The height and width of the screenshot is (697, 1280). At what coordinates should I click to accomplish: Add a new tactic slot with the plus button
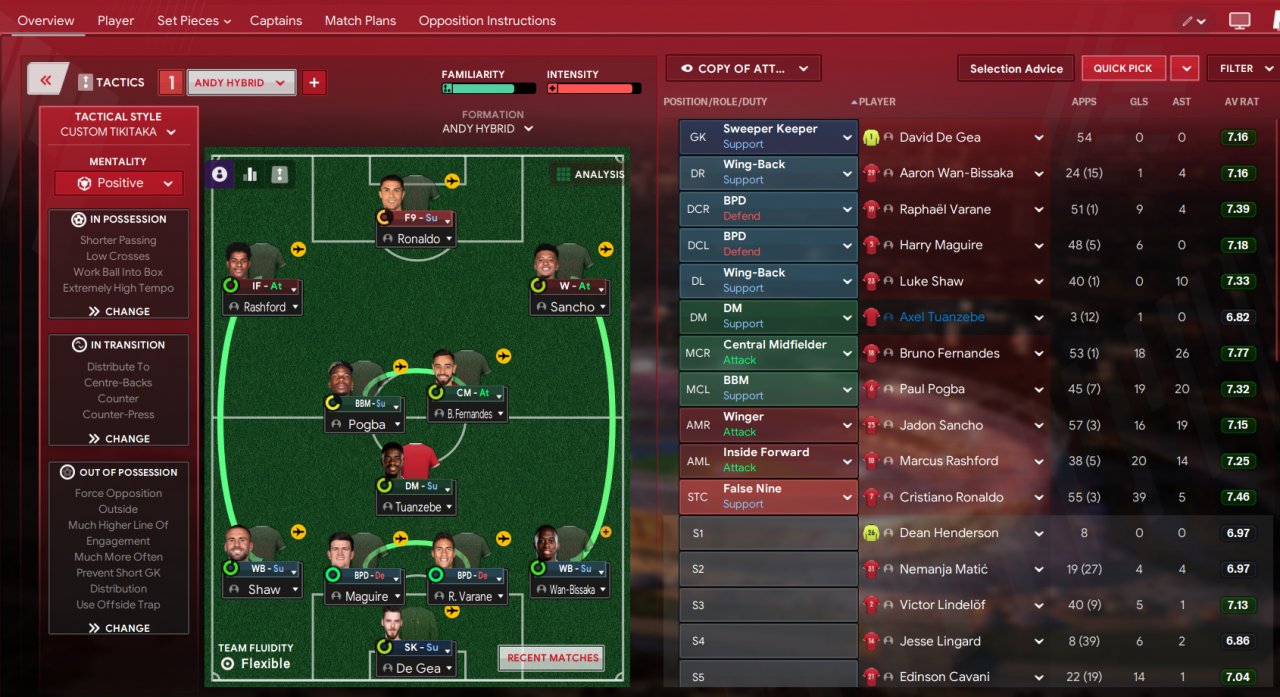click(x=314, y=83)
